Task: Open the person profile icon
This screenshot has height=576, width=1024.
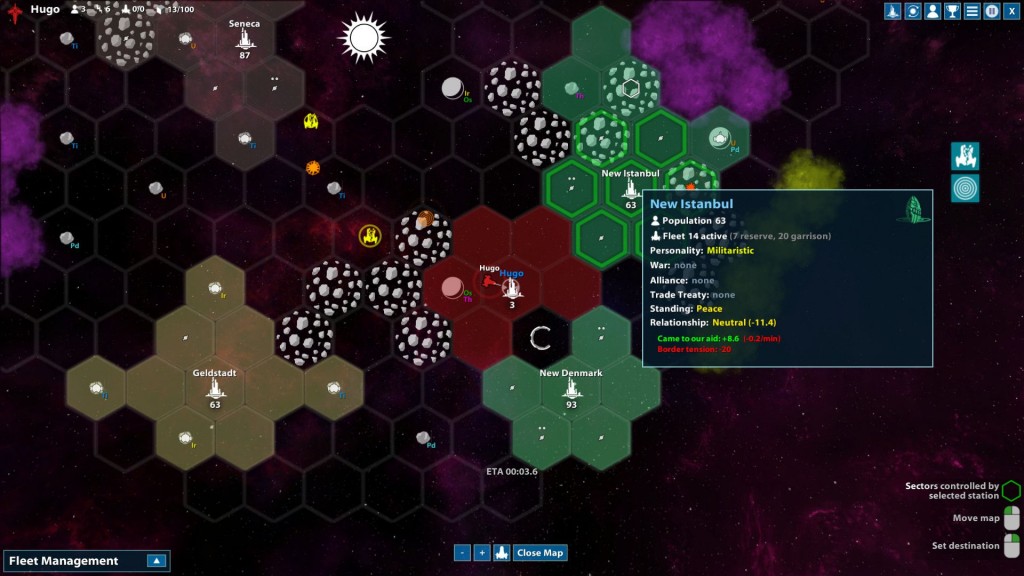Action: point(932,11)
